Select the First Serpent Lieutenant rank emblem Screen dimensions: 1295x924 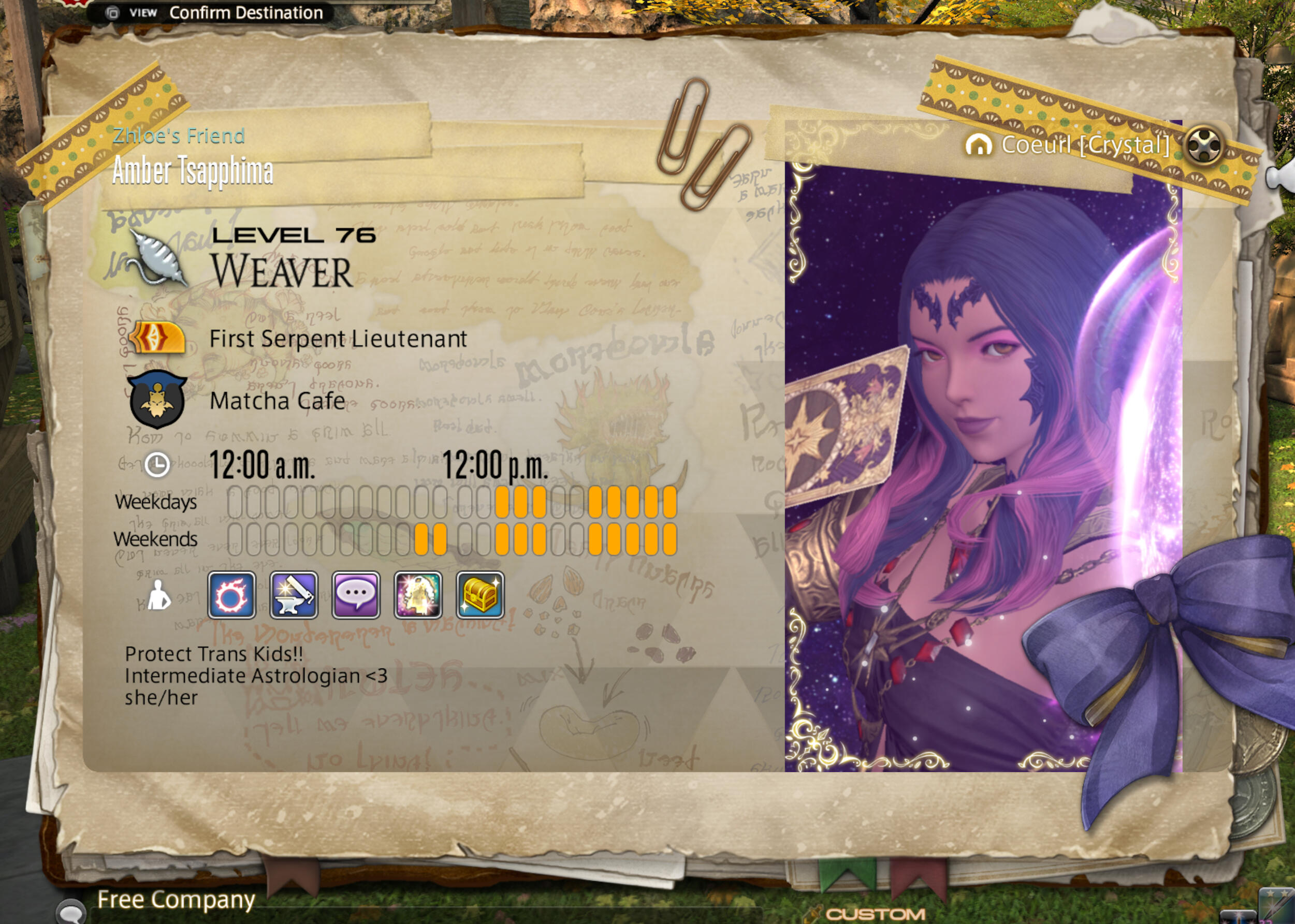tap(157, 339)
